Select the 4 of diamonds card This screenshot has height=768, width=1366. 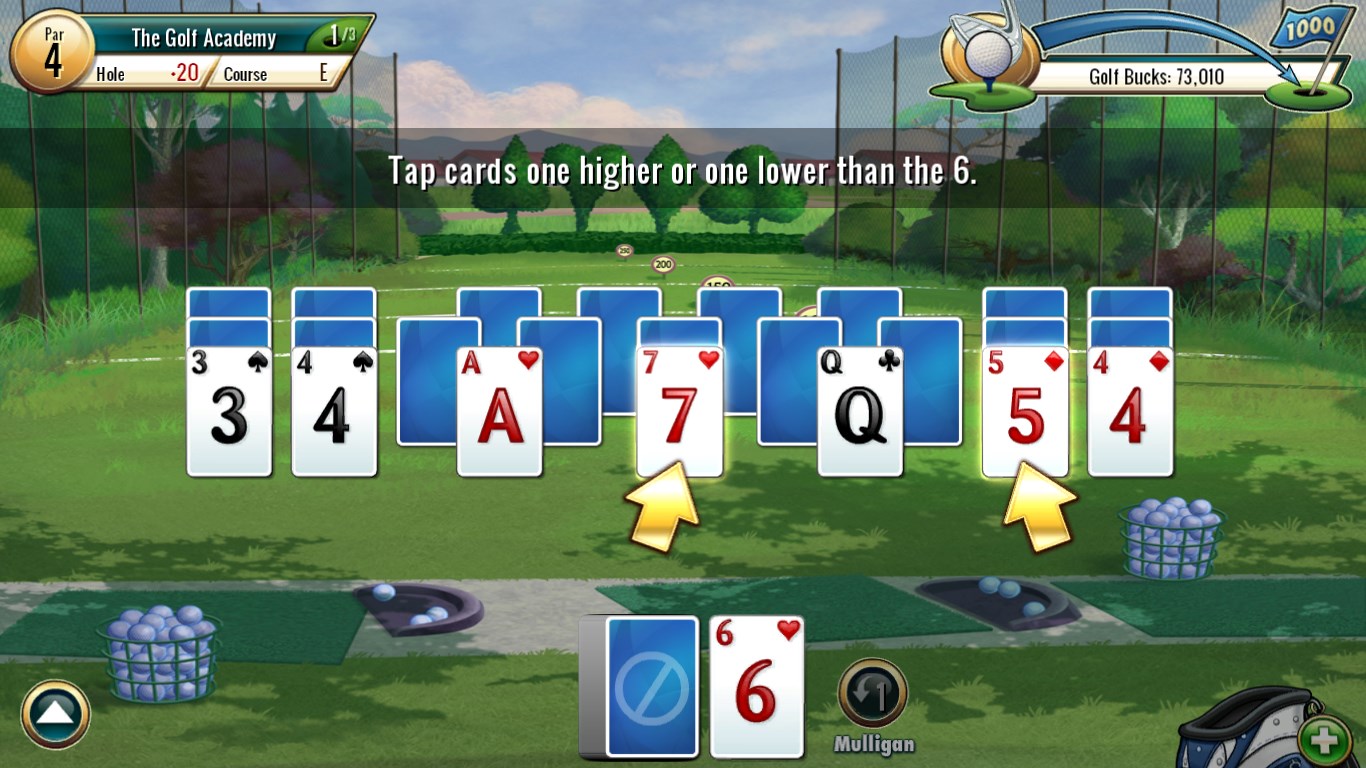tap(1131, 410)
